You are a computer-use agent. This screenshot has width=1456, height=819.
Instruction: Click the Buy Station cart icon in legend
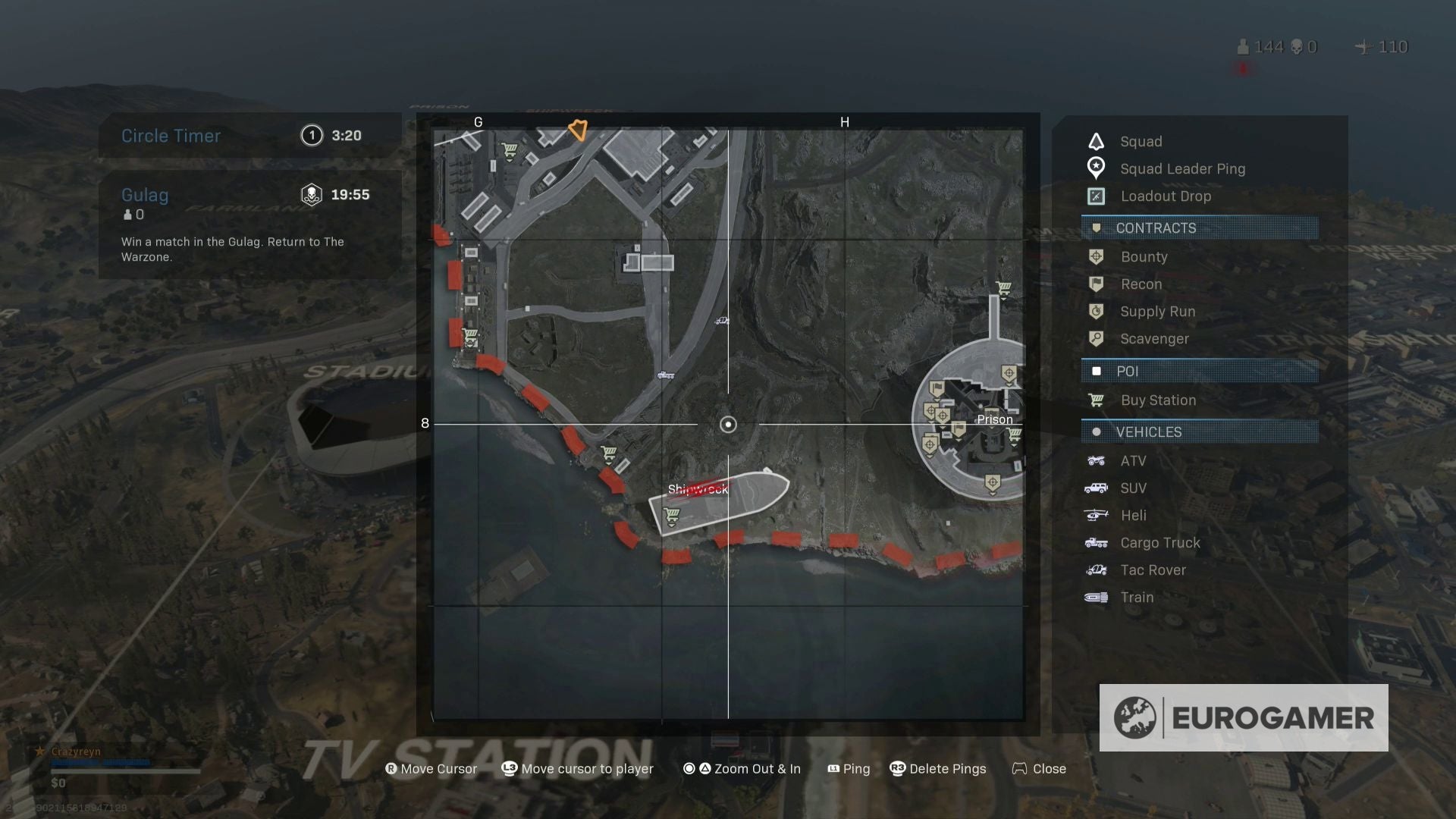pyautogui.click(x=1097, y=400)
